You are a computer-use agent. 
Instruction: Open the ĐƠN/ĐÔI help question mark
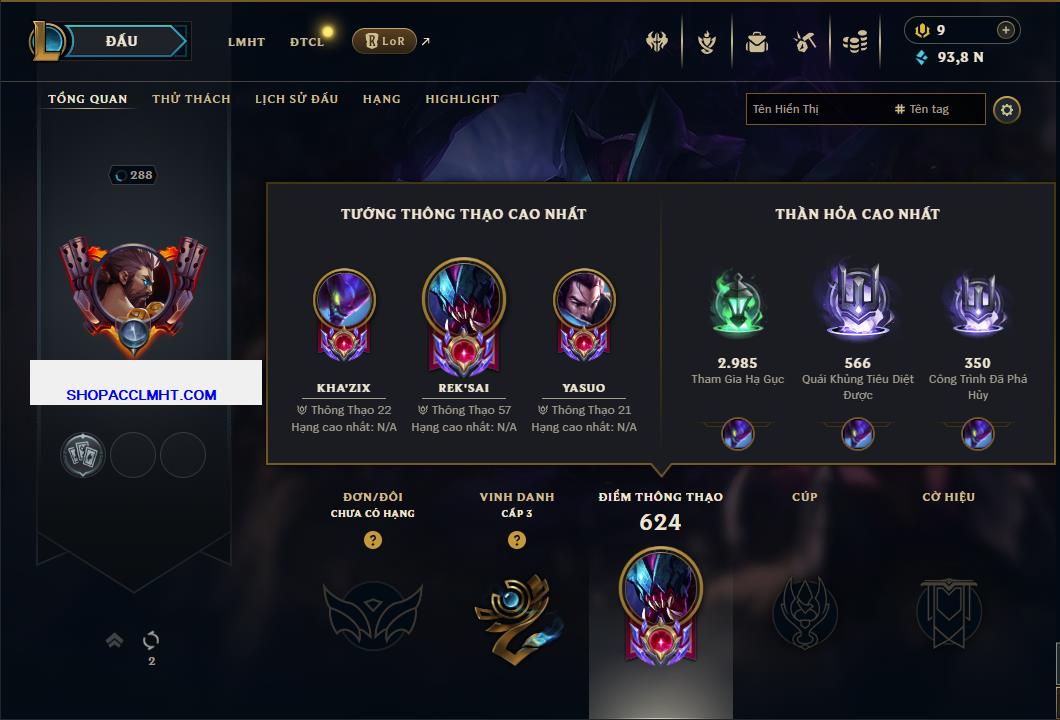pos(373,541)
